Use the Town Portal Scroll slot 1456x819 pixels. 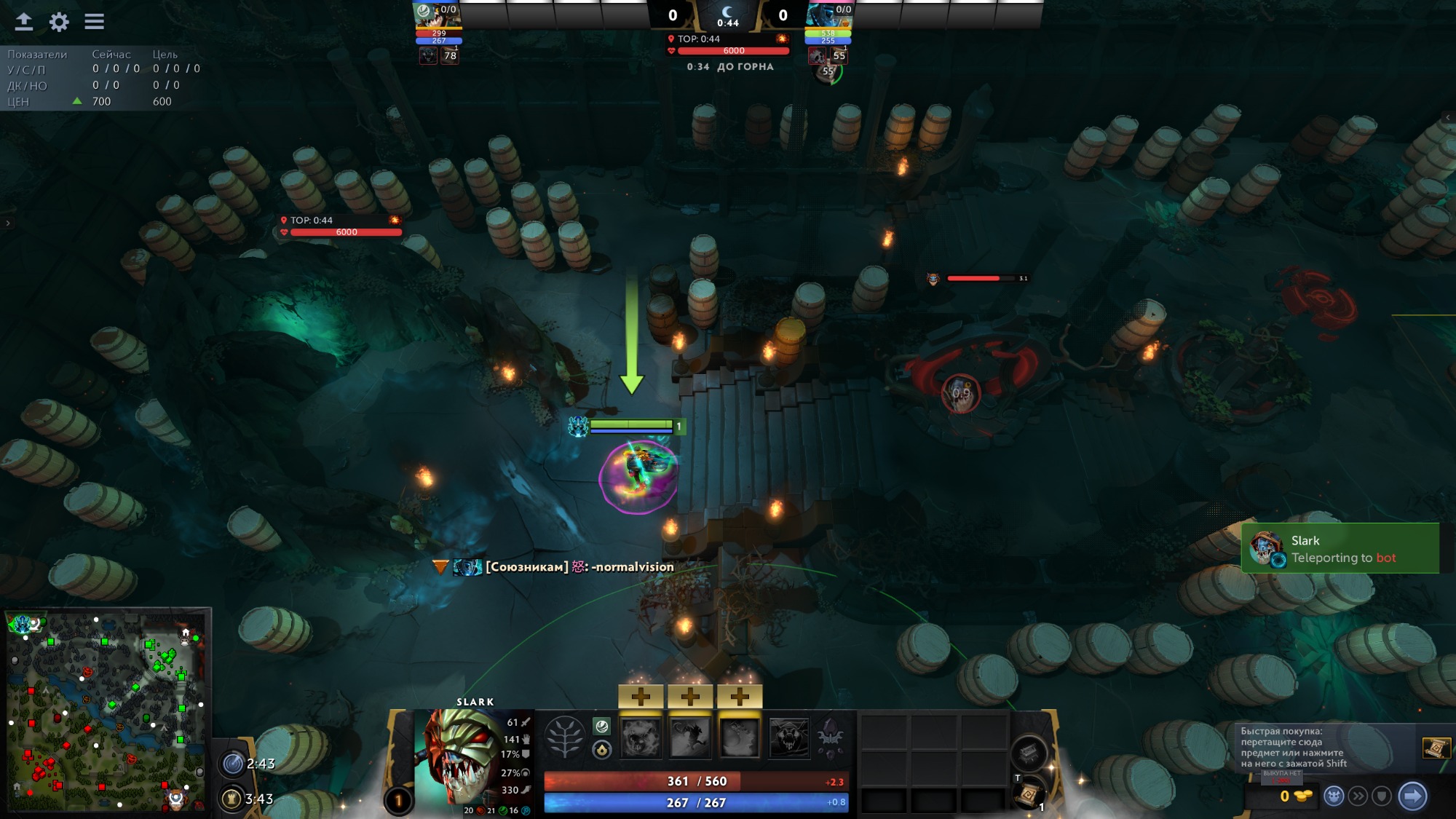coord(1028,794)
